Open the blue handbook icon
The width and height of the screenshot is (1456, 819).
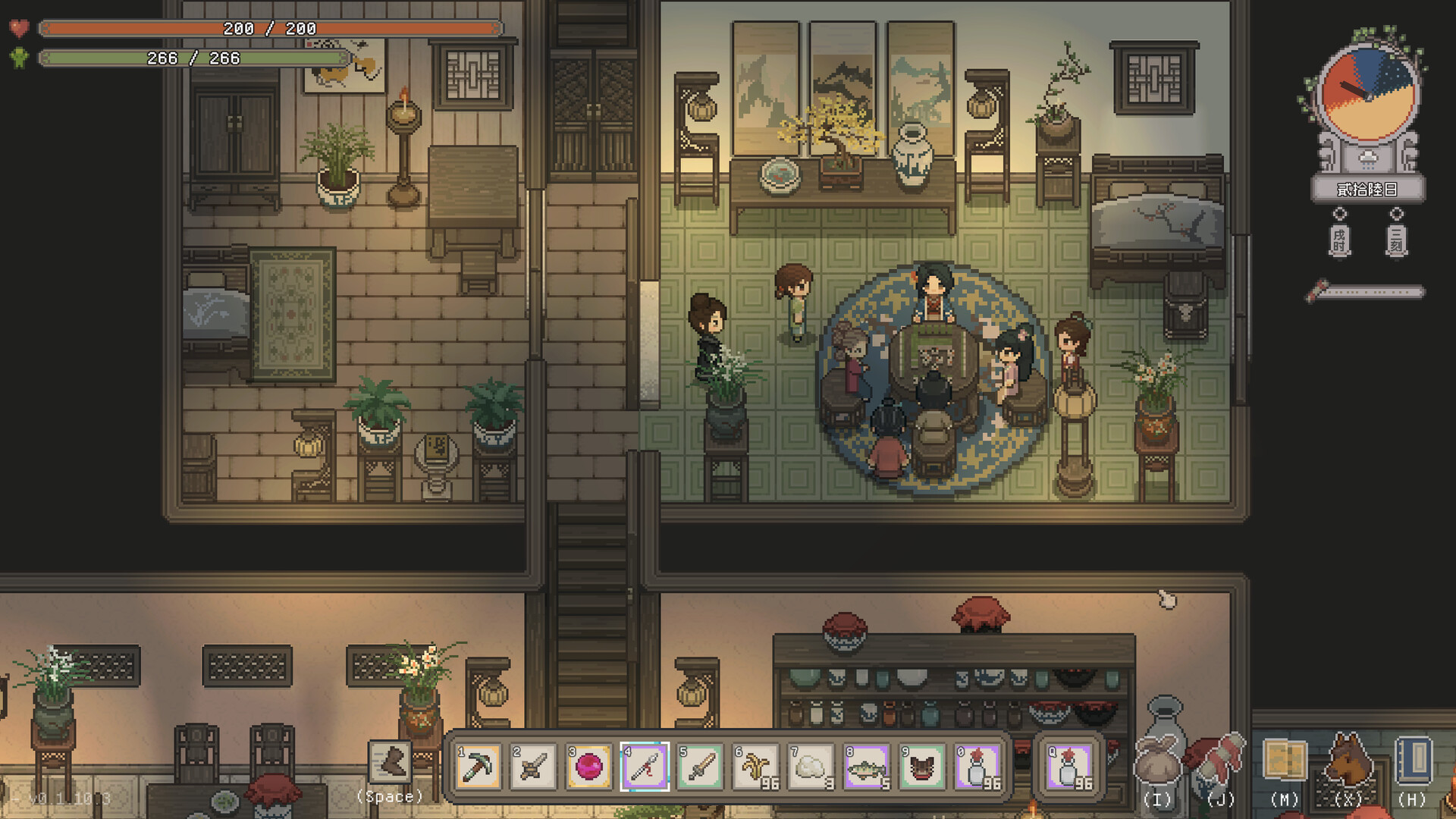coord(1412,760)
